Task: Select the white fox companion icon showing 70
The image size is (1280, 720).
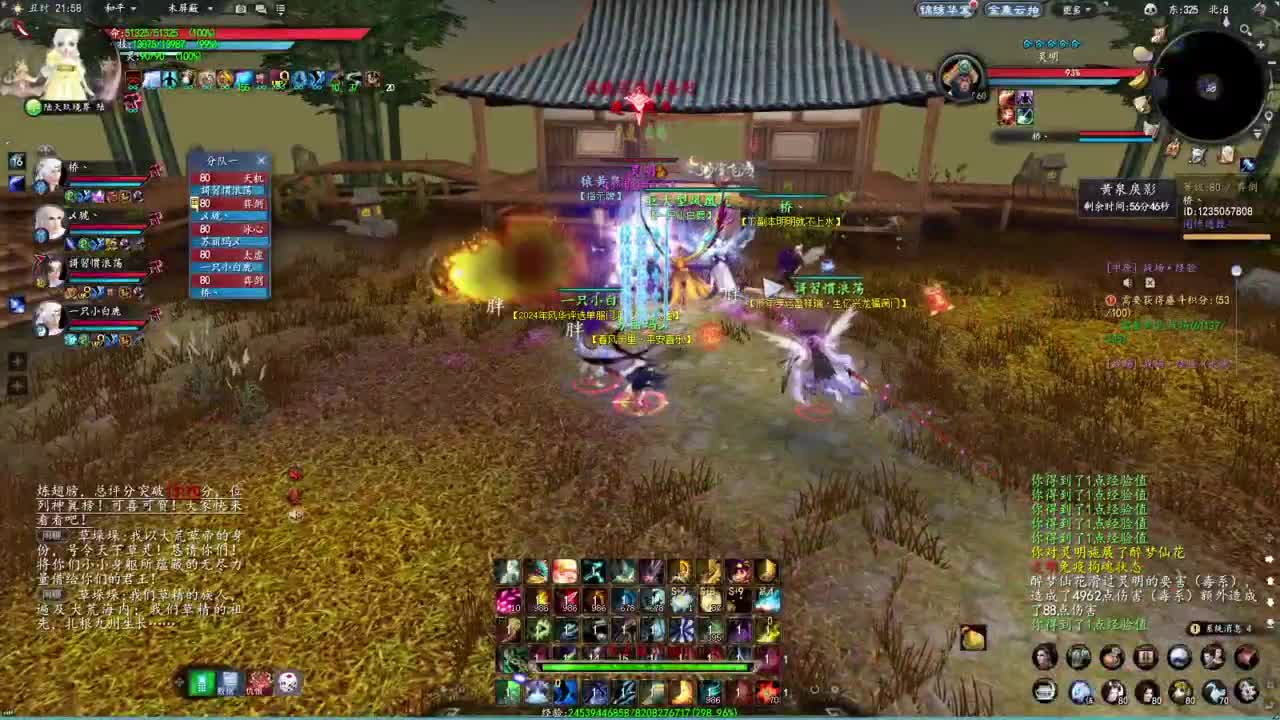Action: coord(1213,692)
